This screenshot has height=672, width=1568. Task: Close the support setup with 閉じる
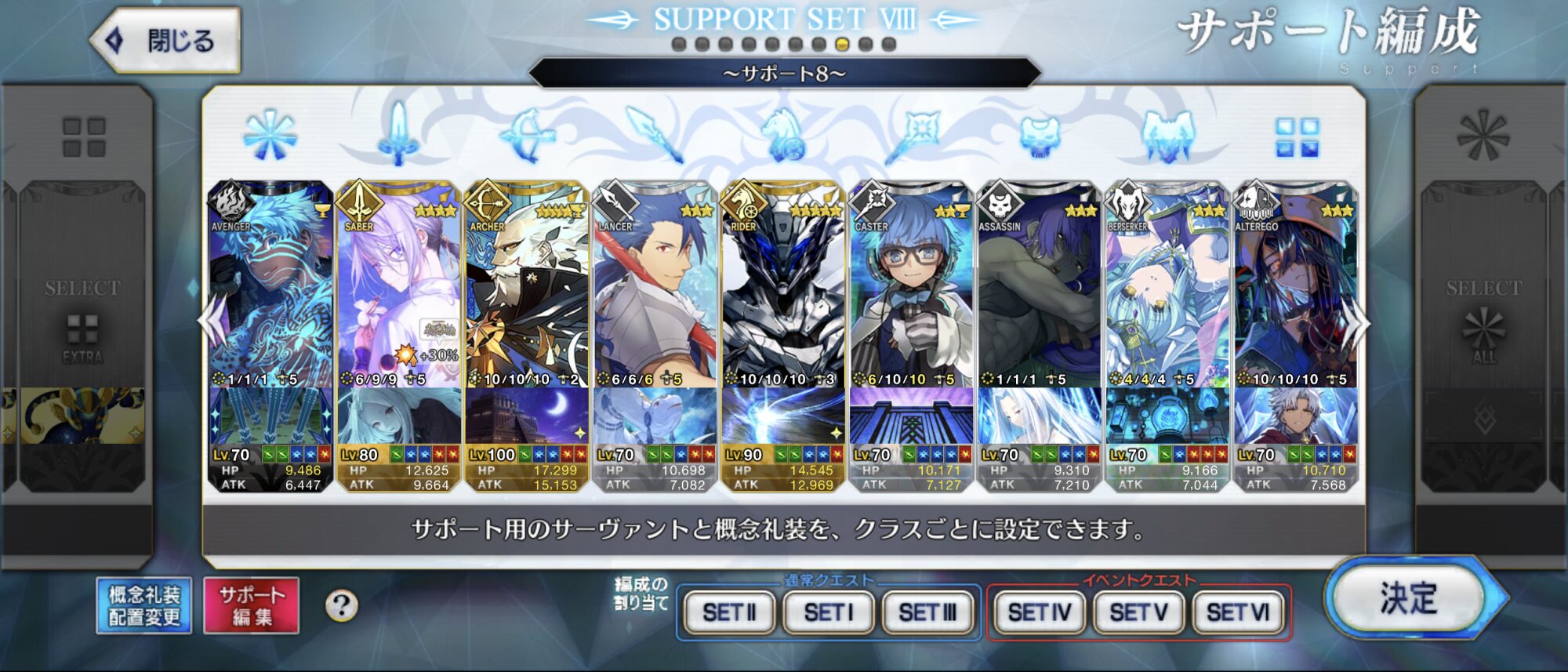click(x=167, y=40)
